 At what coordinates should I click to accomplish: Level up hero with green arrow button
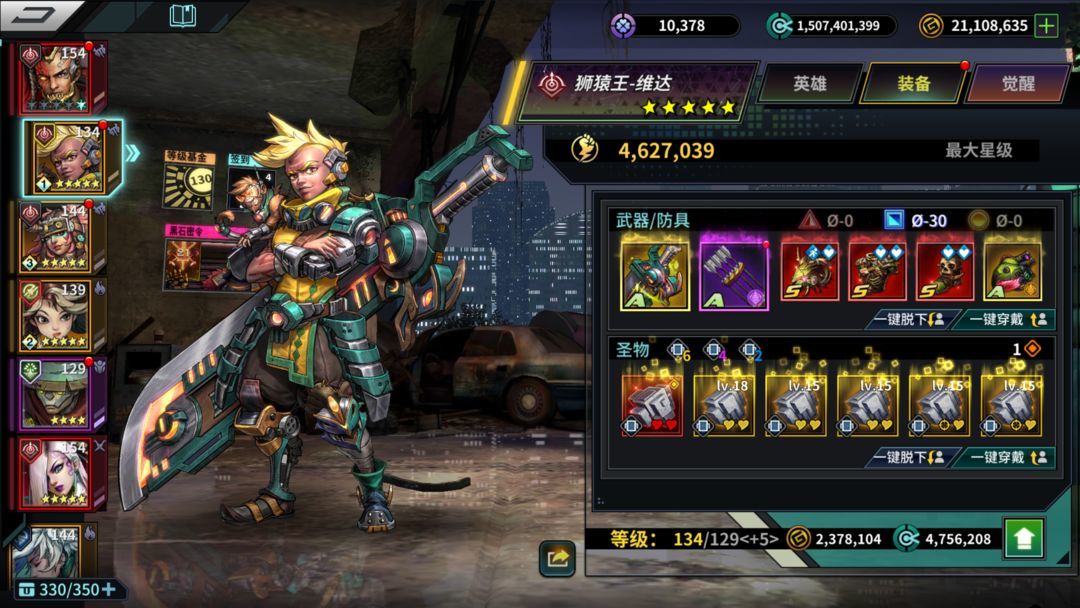pos(1023,539)
